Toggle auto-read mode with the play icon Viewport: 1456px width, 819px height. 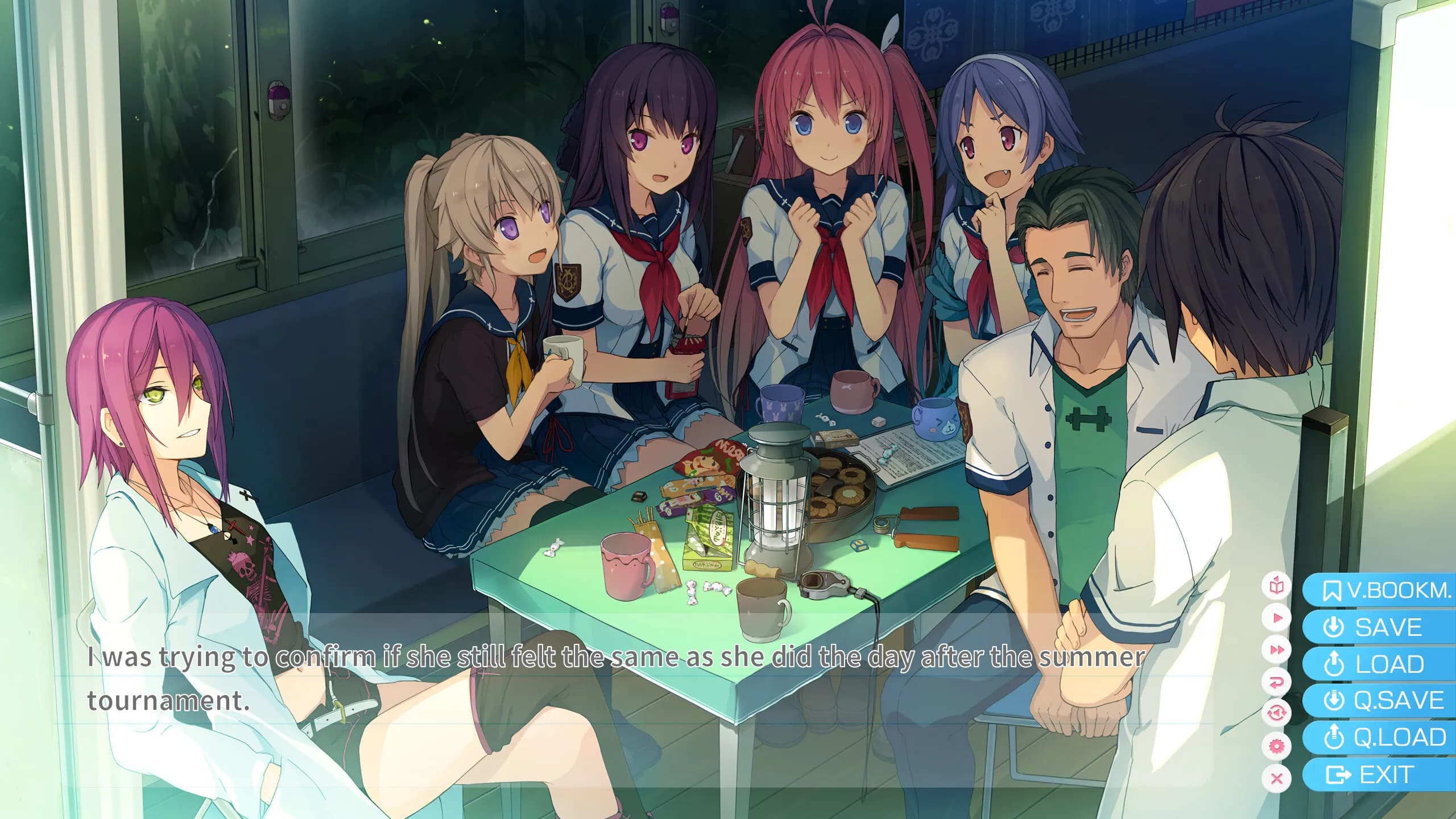pos(1277,617)
